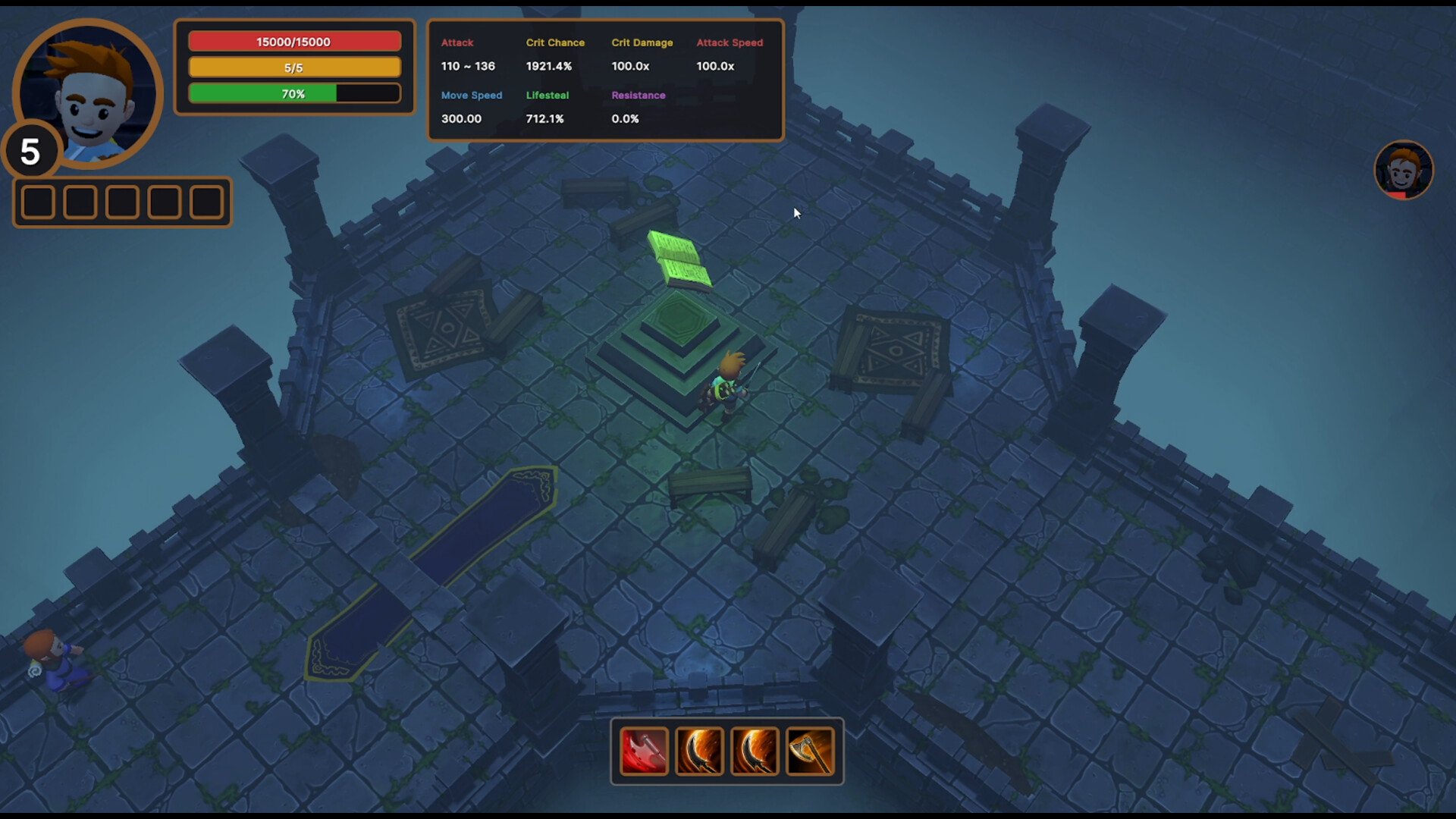The image size is (1456, 819).
Task: Open the player character portrait
Action: click(x=87, y=93)
